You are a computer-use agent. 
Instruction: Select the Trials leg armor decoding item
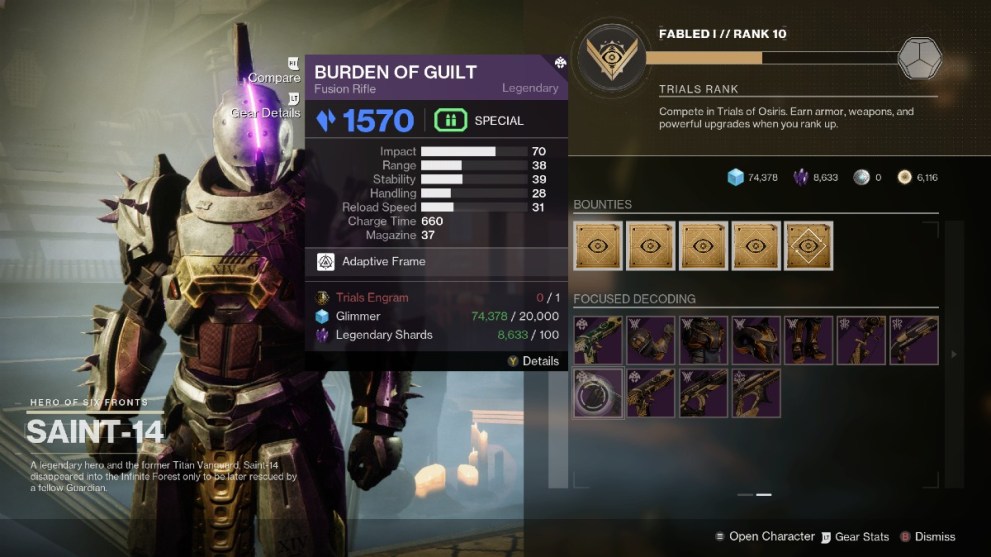(x=808, y=340)
